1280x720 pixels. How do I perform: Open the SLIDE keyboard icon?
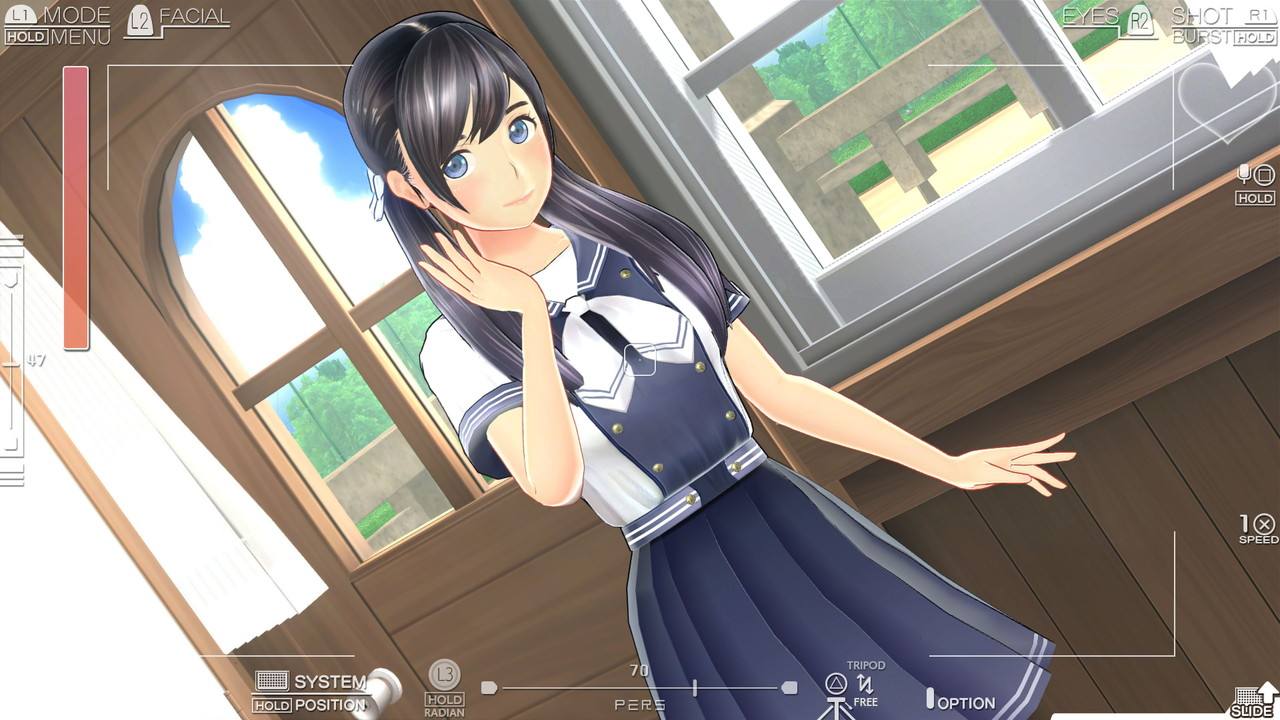click(x=1250, y=697)
